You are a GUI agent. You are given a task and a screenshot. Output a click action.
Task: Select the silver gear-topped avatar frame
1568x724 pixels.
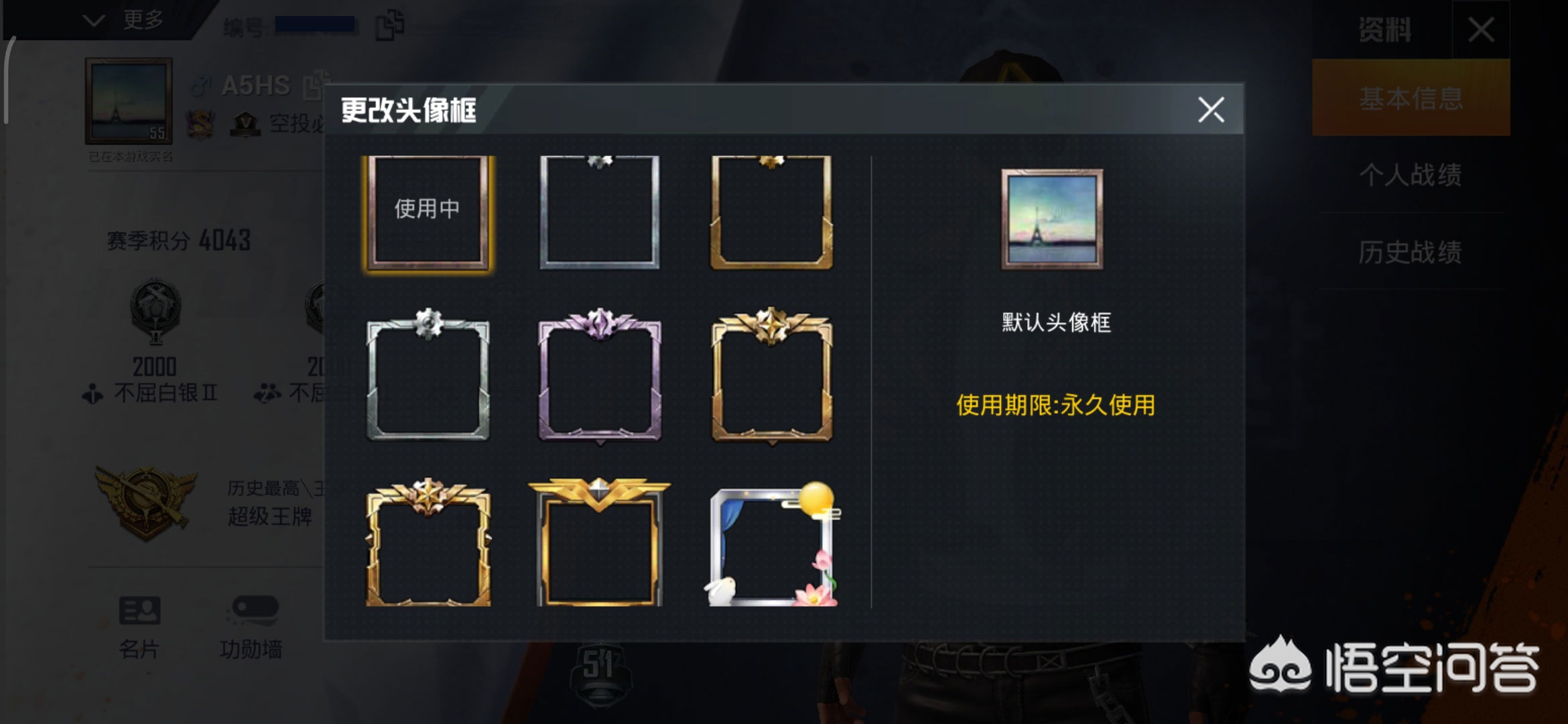coord(428,377)
